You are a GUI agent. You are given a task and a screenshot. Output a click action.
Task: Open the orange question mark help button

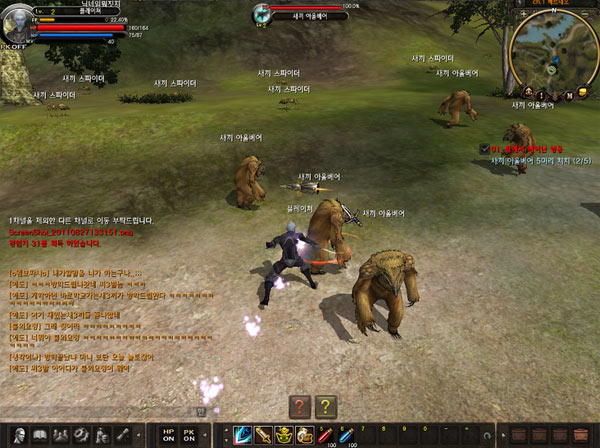pos(299,406)
